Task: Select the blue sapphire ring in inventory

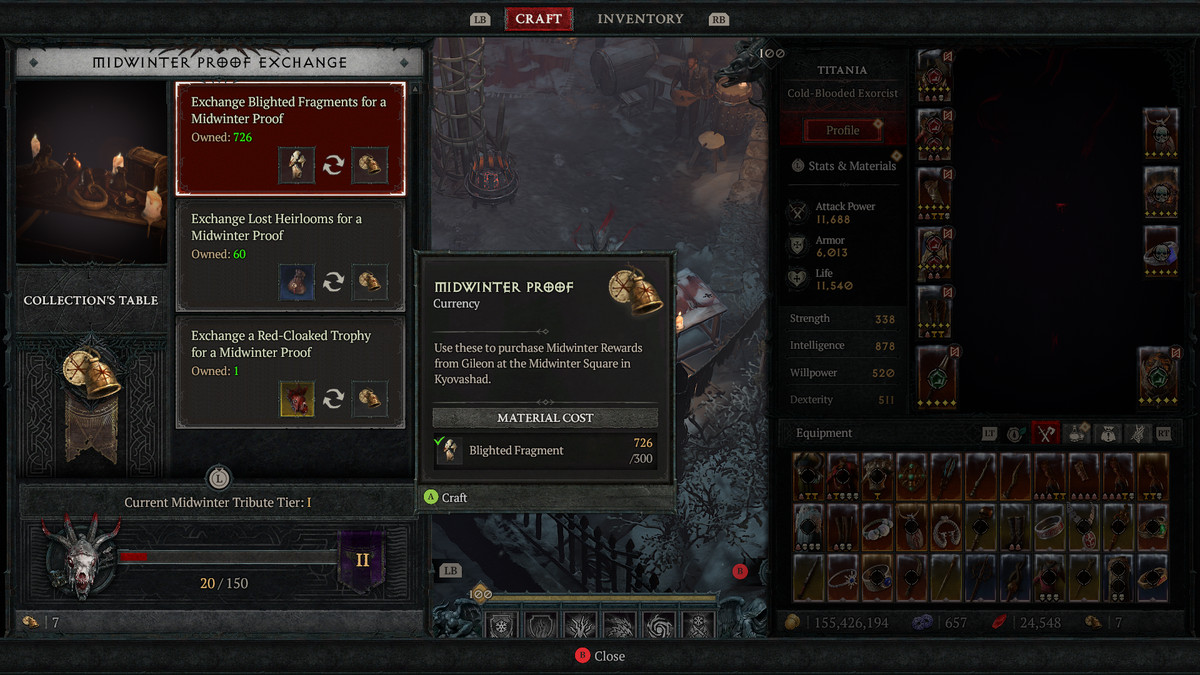Action: pyautogui.click(x=878, y=579)
